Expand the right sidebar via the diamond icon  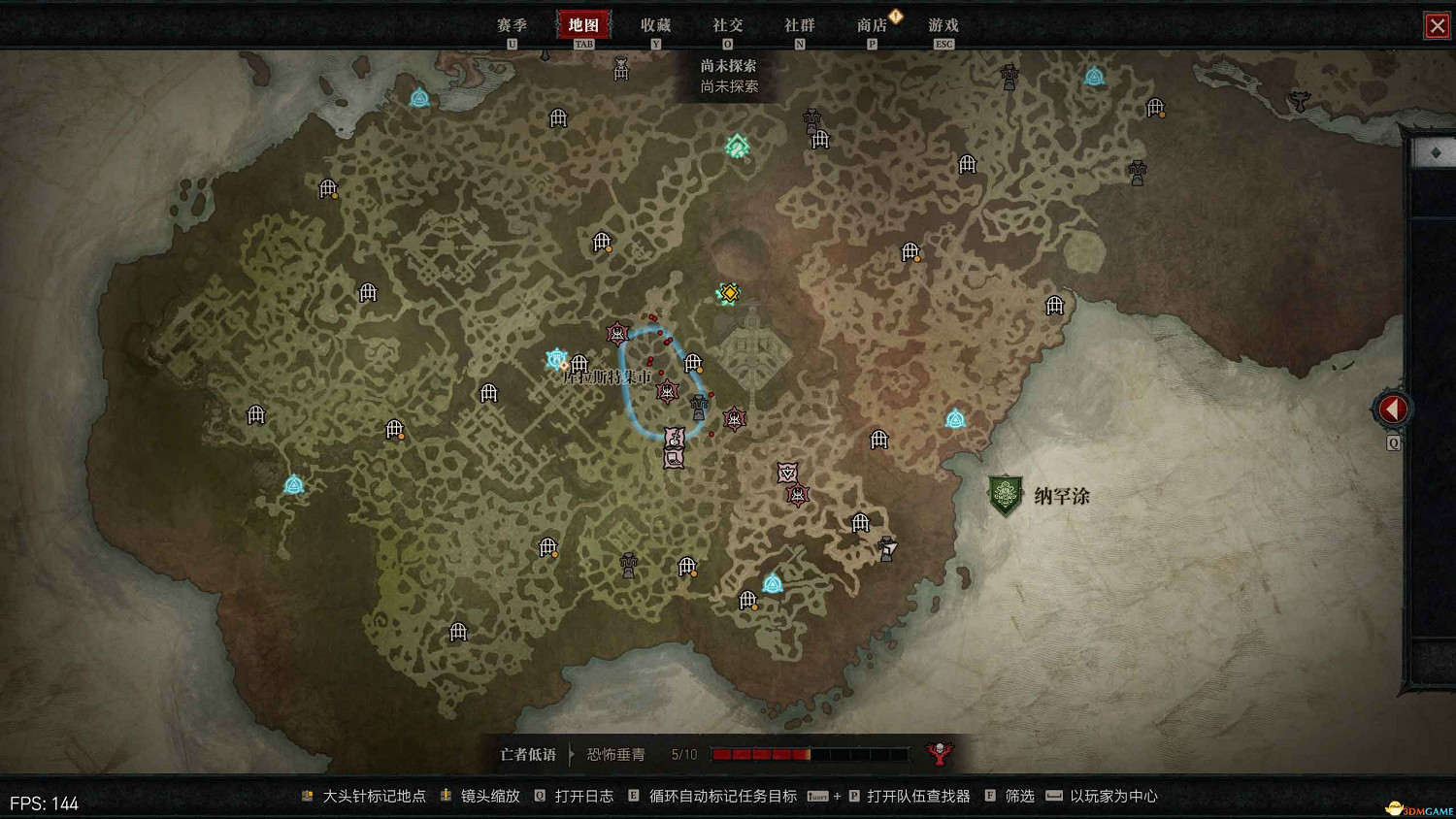click(x=1435, y=152)
